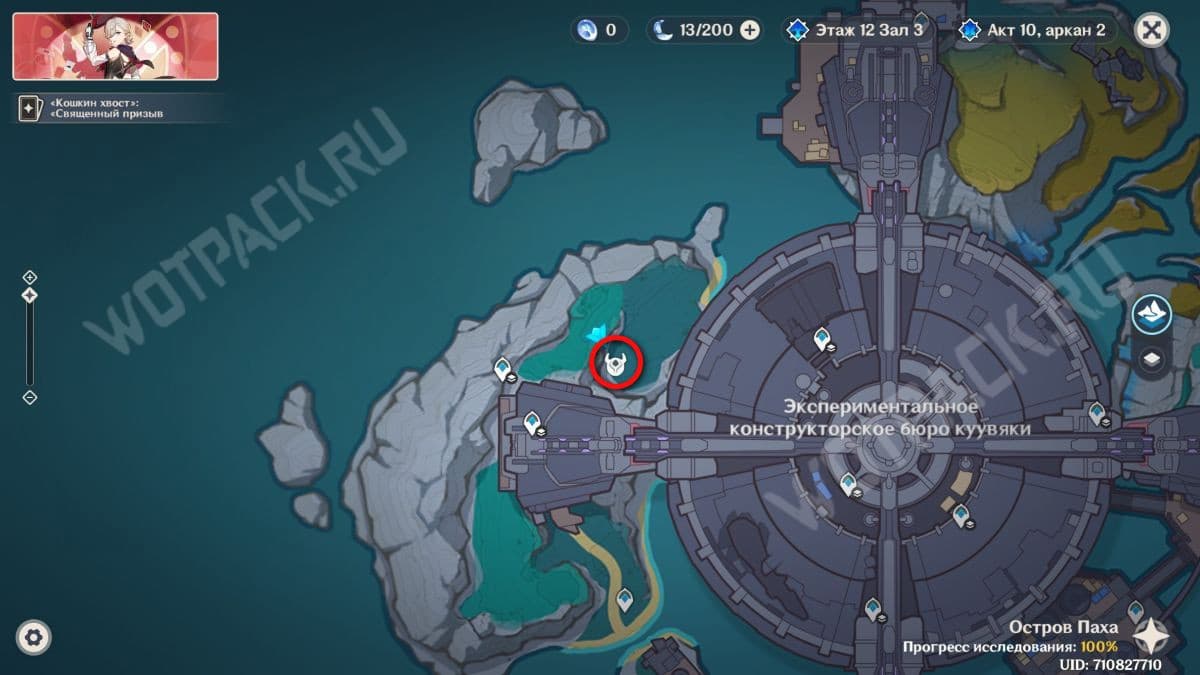Click the map zoom-out minus button
This screenshot has width=1200, height=675.
tap(30, 397)
